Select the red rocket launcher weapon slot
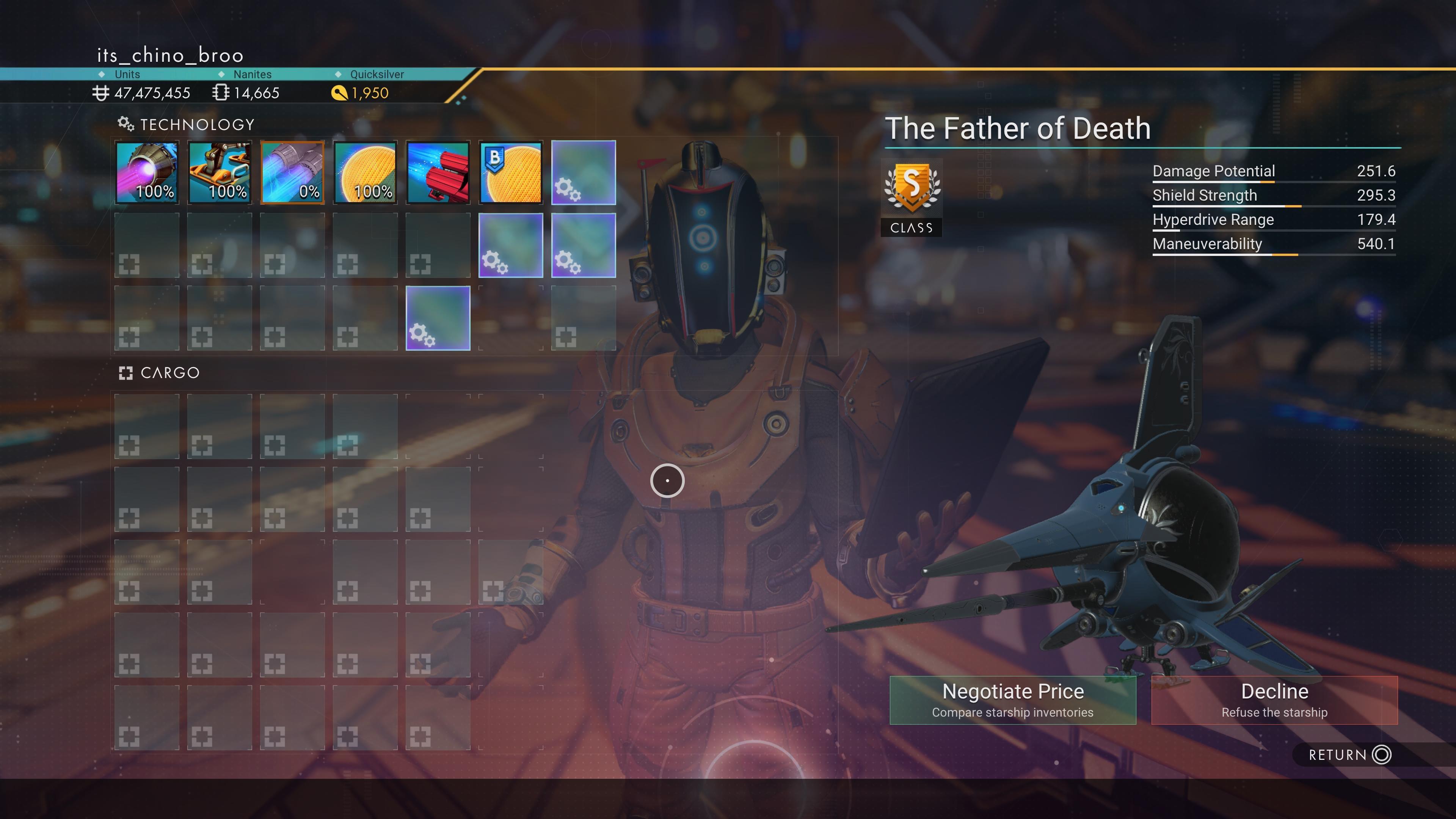 click(438, 173)
